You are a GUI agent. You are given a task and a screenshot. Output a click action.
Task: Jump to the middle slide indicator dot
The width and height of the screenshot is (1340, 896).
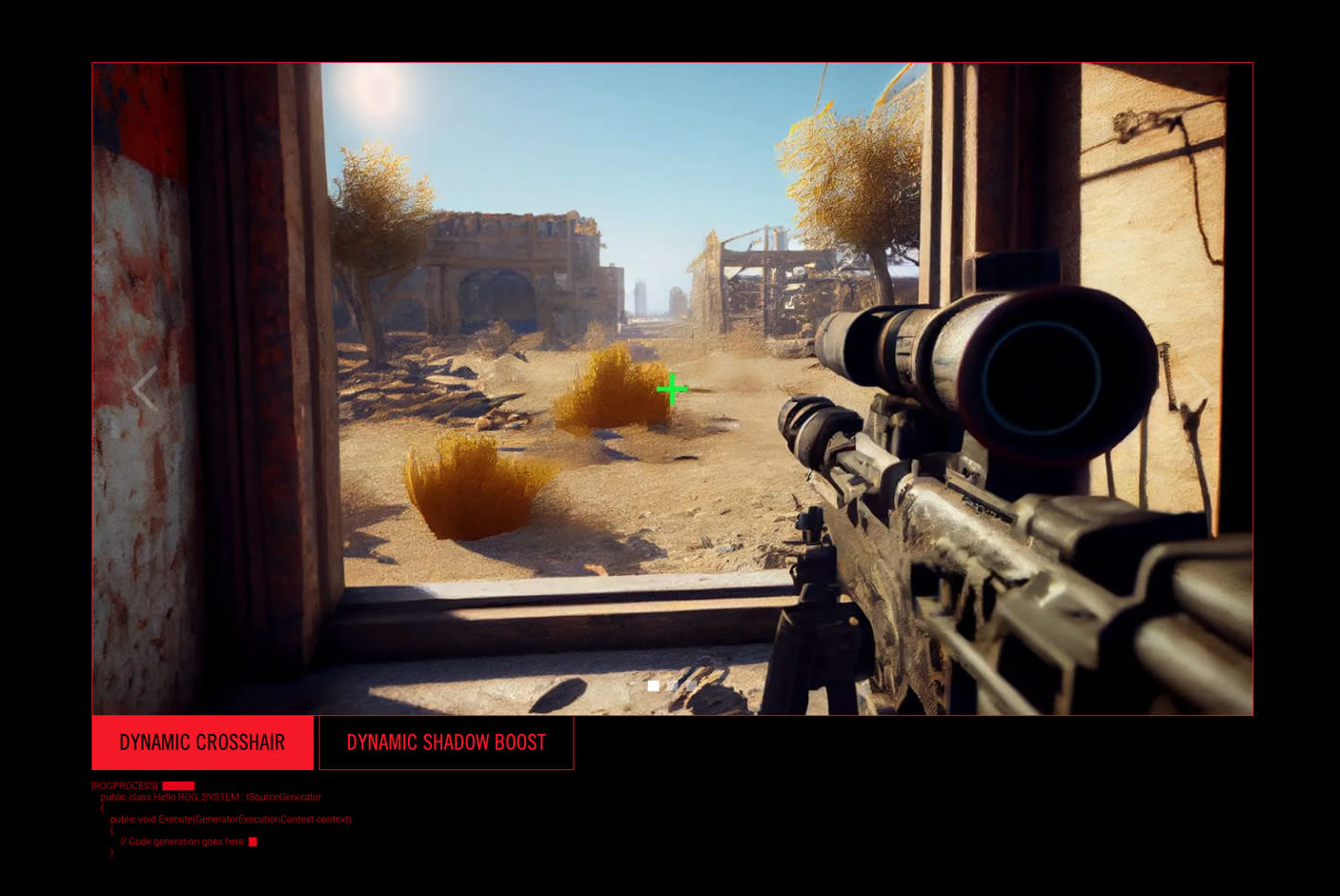672,685
